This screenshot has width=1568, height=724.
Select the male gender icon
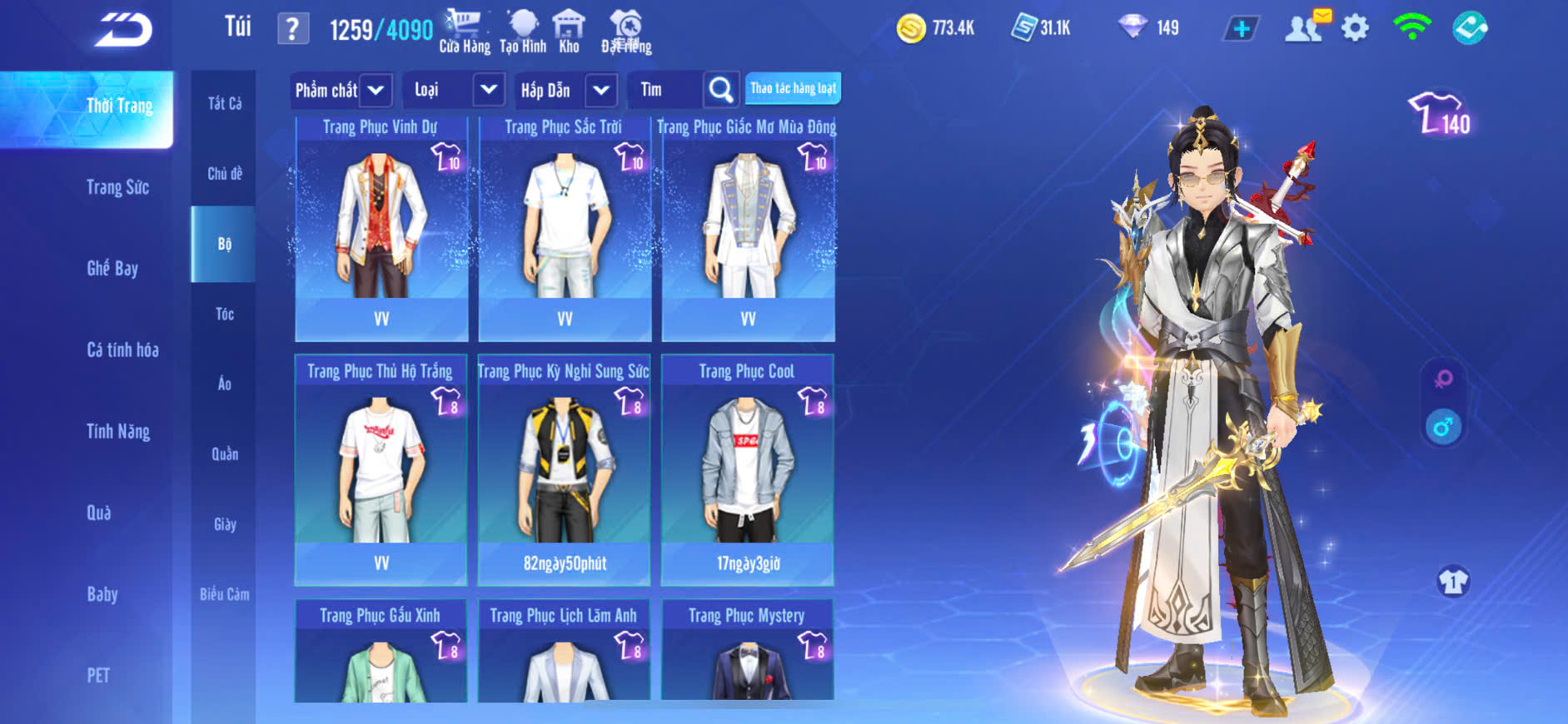[1443, 428]
